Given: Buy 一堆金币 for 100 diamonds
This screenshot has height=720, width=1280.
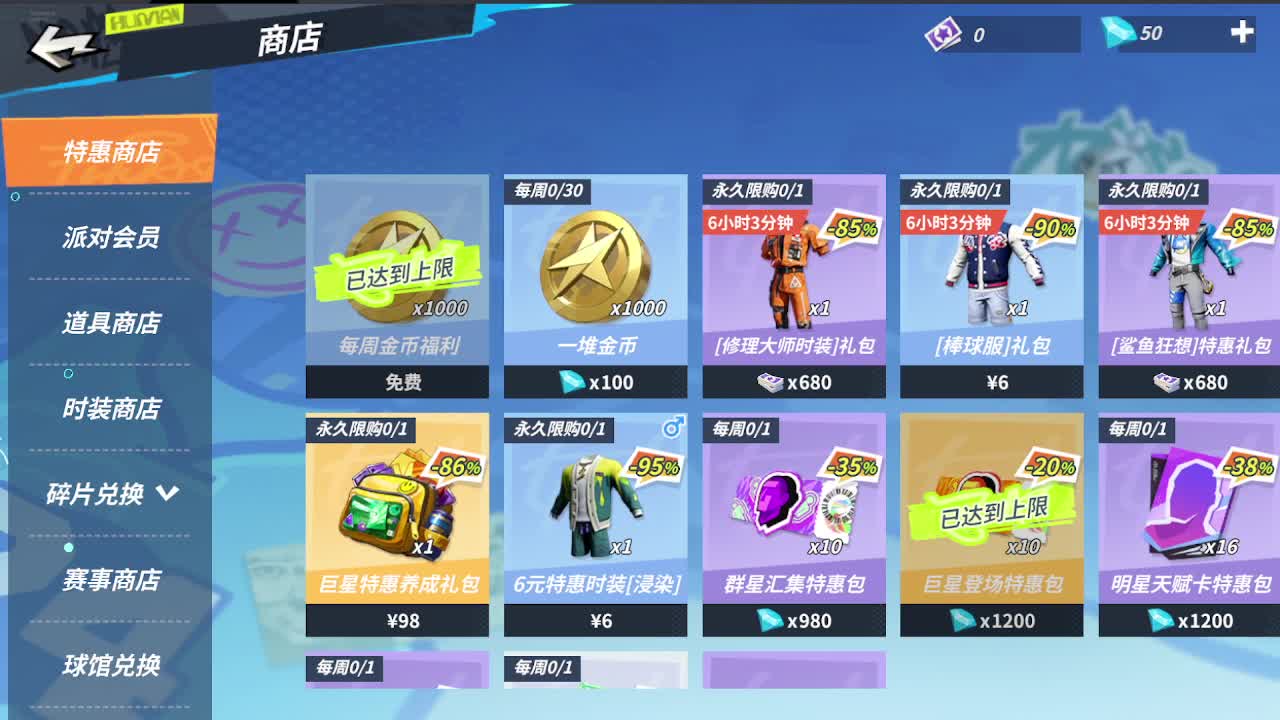Looking at the screenshot, I should tap(596, 382).
